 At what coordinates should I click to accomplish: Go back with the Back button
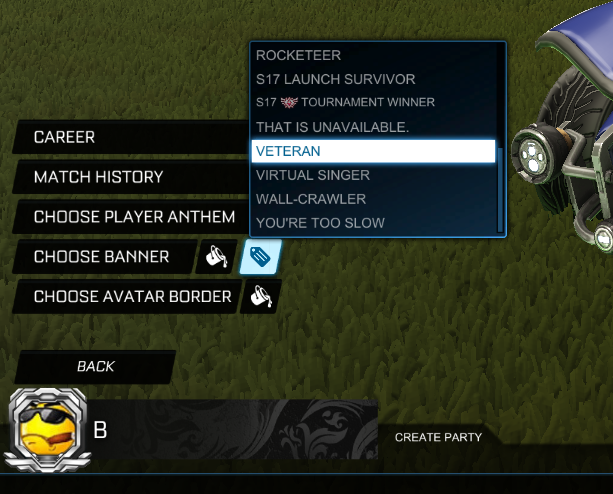pos(95,367)
